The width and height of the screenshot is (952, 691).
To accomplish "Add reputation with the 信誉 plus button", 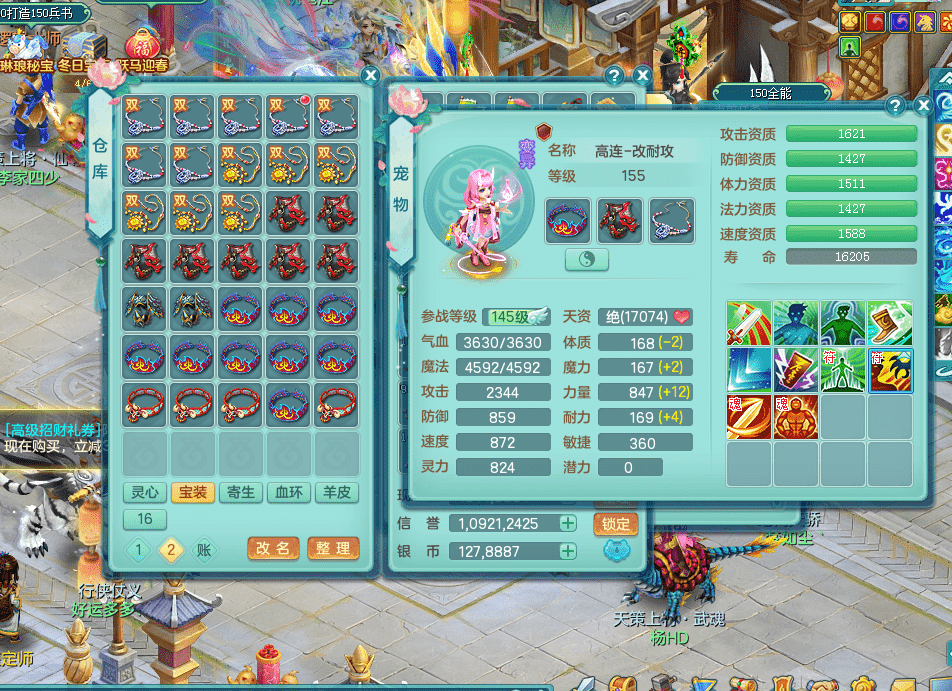I will click(x=568, y=523).
